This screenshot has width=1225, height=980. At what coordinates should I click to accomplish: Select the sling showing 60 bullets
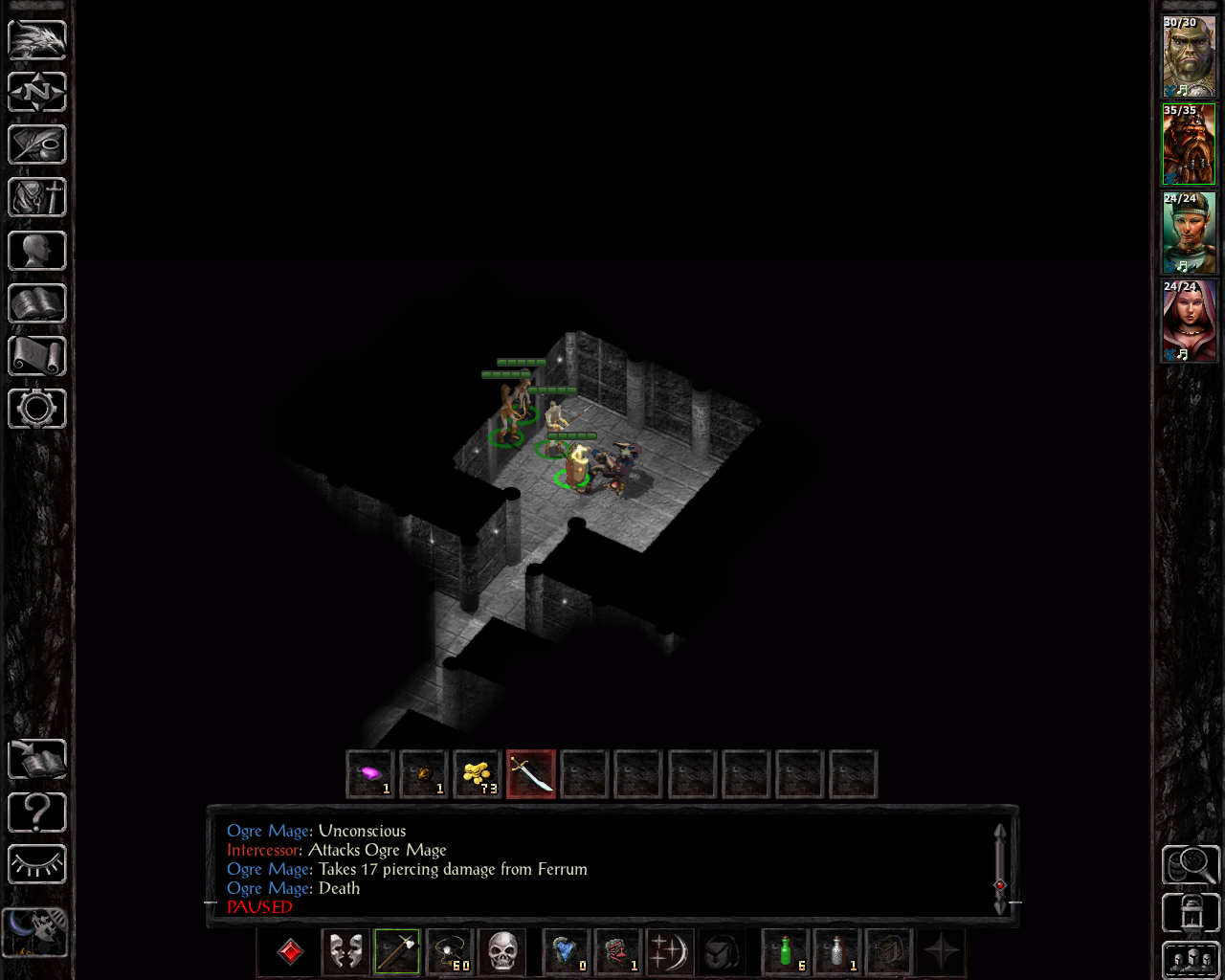tap(448, 952)
